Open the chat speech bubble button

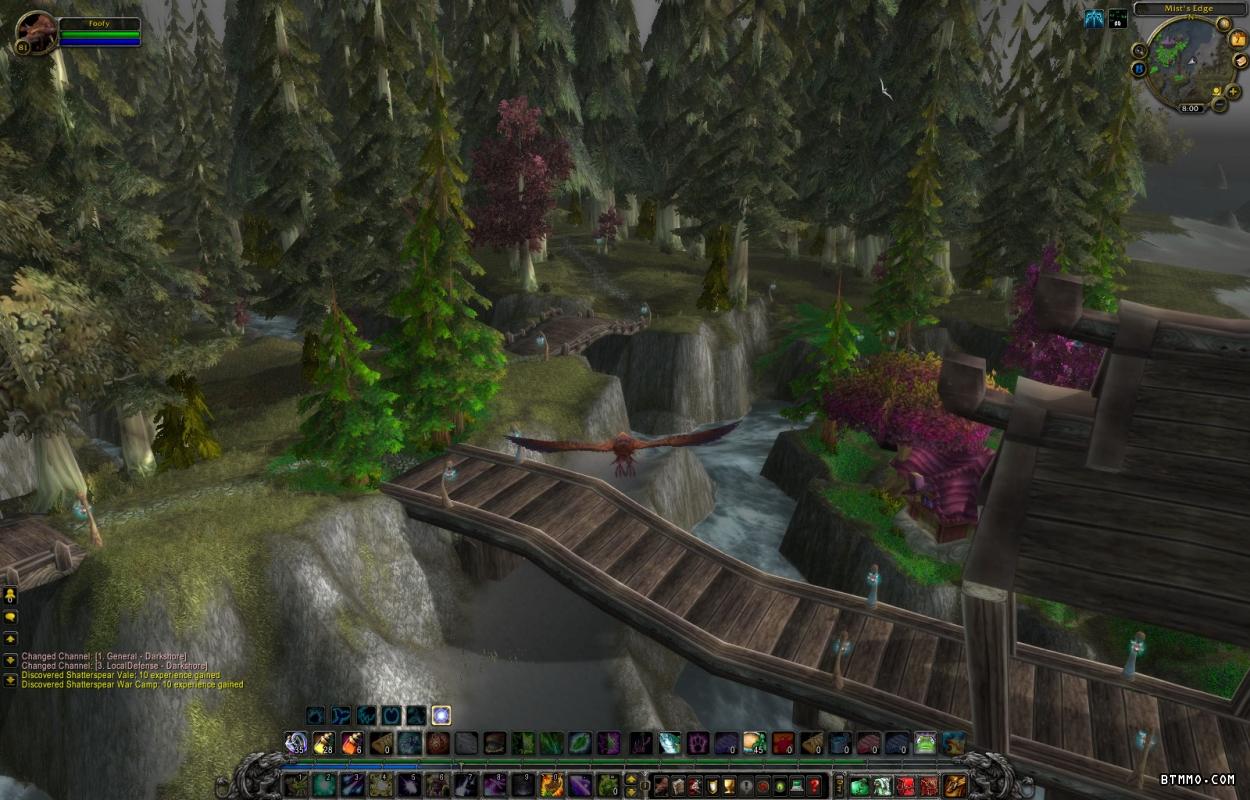coord(10,618)
